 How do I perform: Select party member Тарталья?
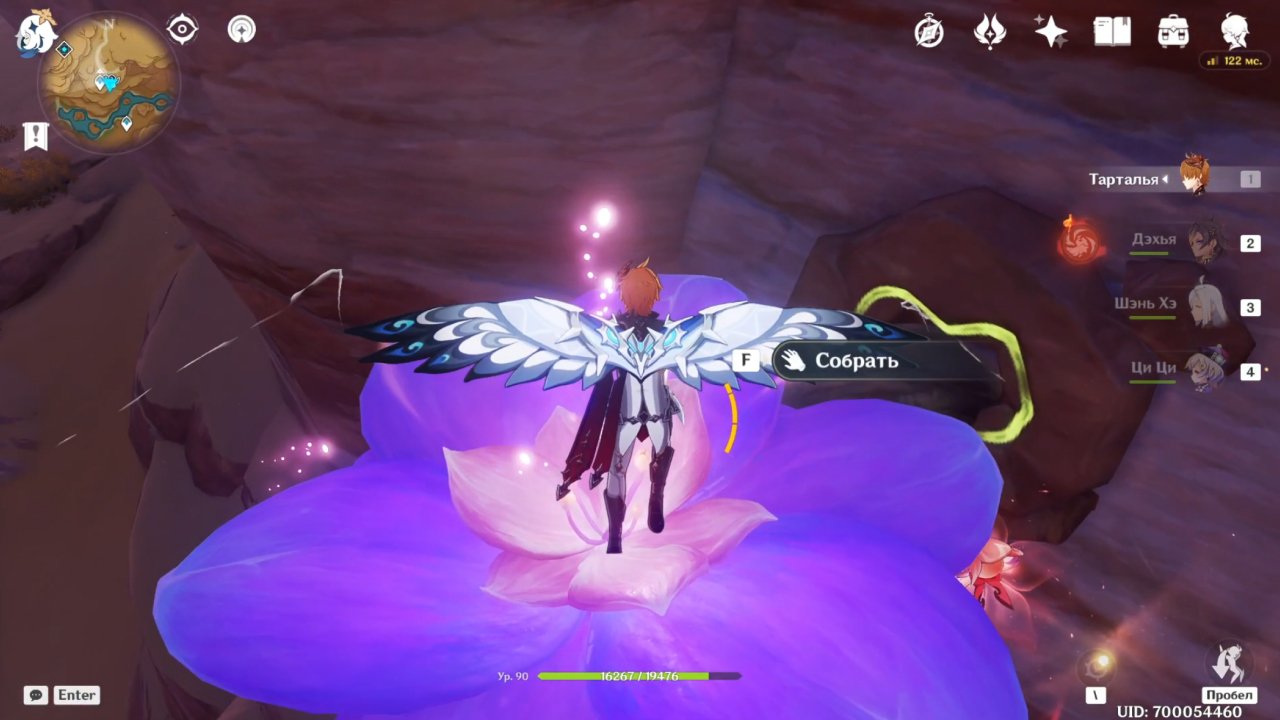tap(1195, 178)
